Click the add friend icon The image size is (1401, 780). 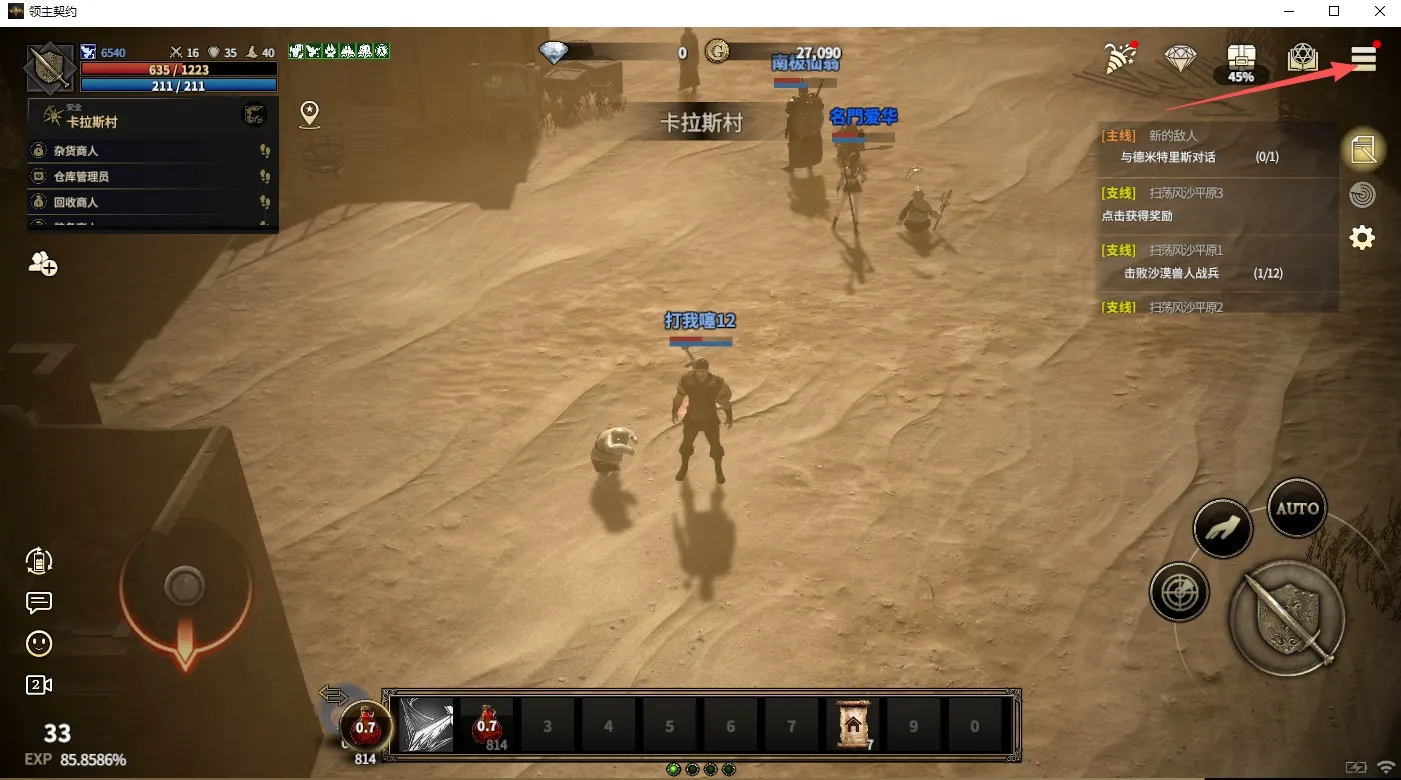coord(42,265)
